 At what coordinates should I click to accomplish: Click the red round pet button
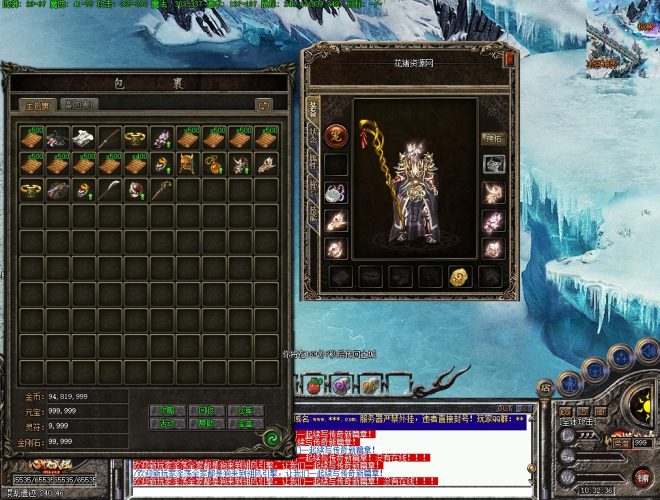pyautogui.click(x=336, y=135)
